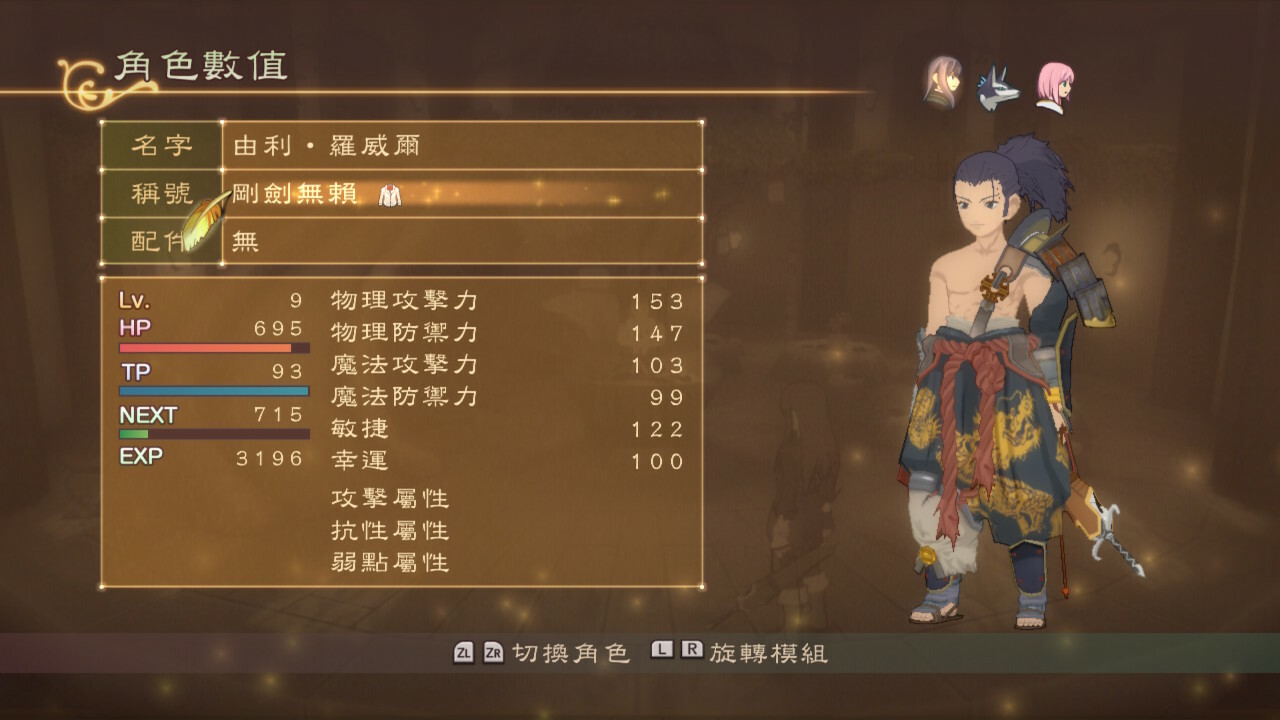Select the long-haired character portrait
The height and width of the screenshot is (720, 1280).
(x=942, y=84)
